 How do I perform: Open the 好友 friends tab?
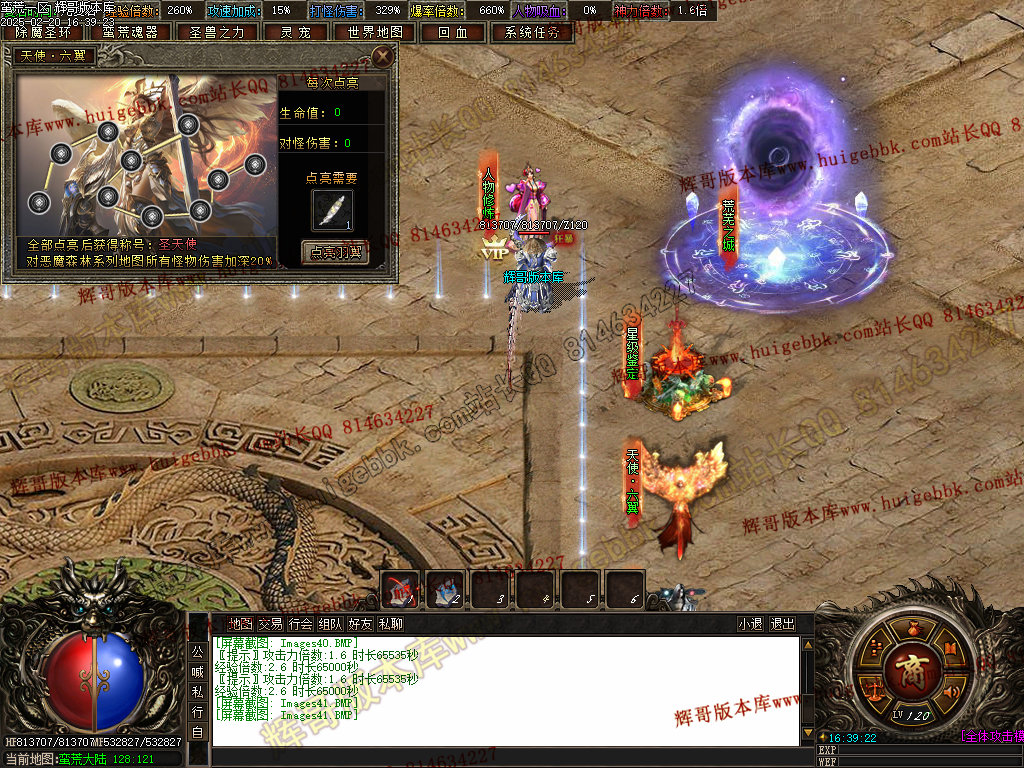360,624
